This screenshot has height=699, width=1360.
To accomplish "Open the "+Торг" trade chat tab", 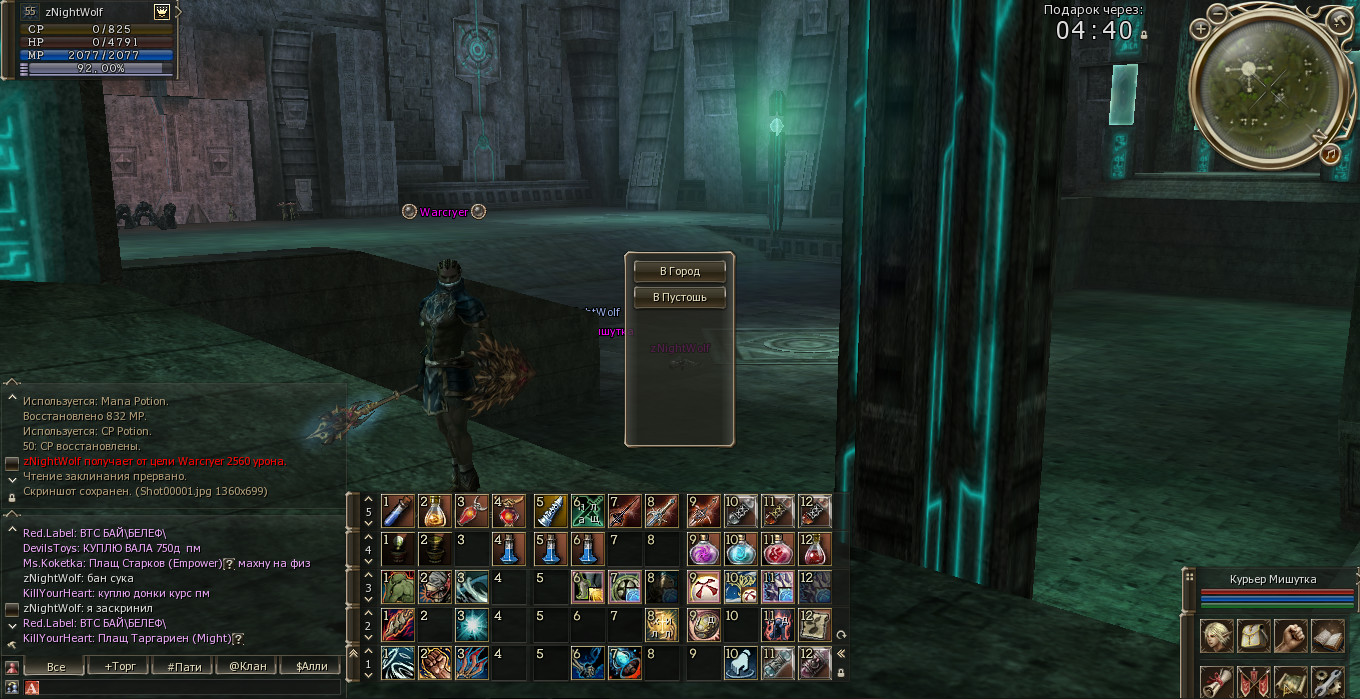I will [119, 666].
